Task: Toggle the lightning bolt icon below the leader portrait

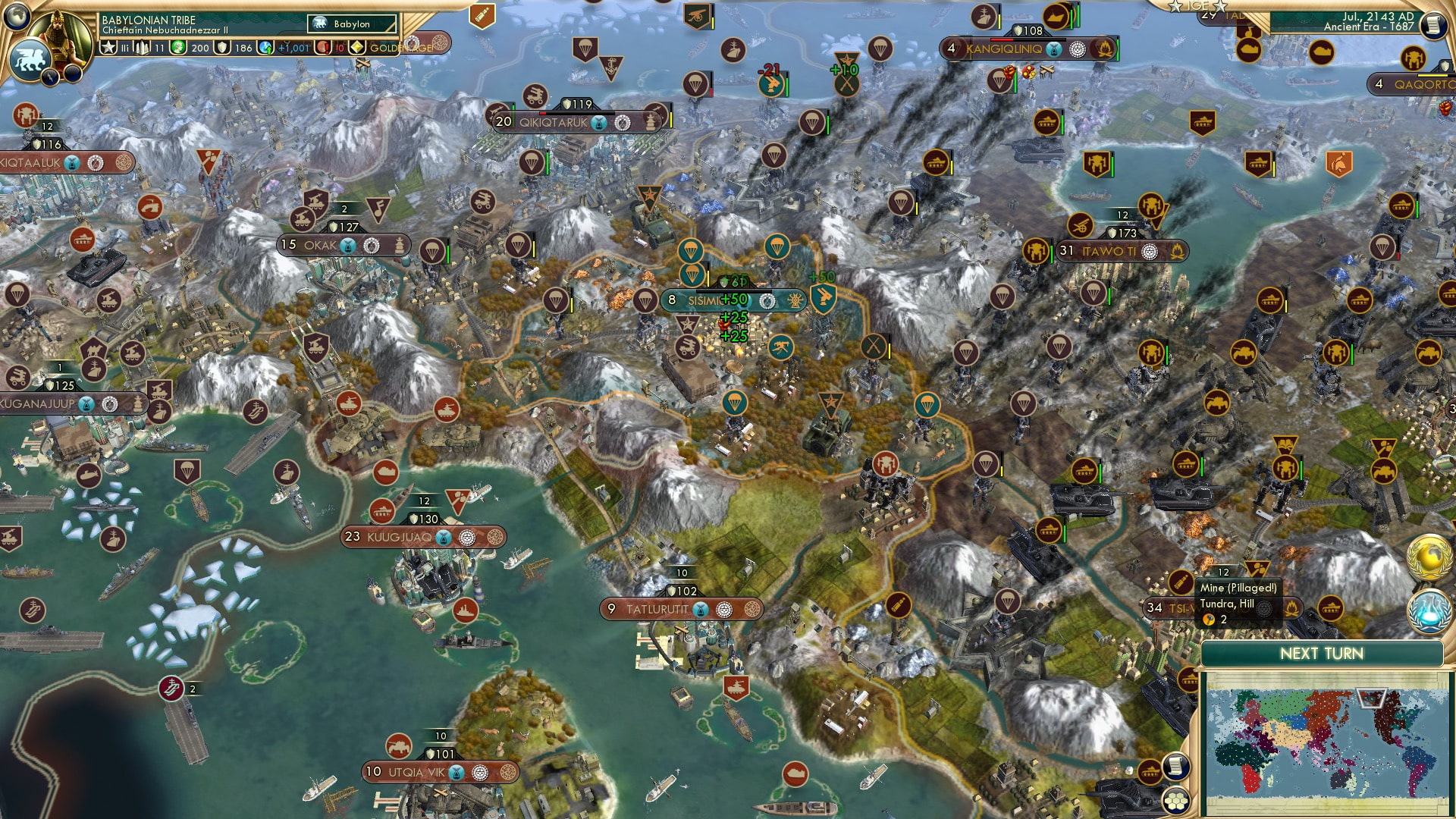Action: coord(49,77)
